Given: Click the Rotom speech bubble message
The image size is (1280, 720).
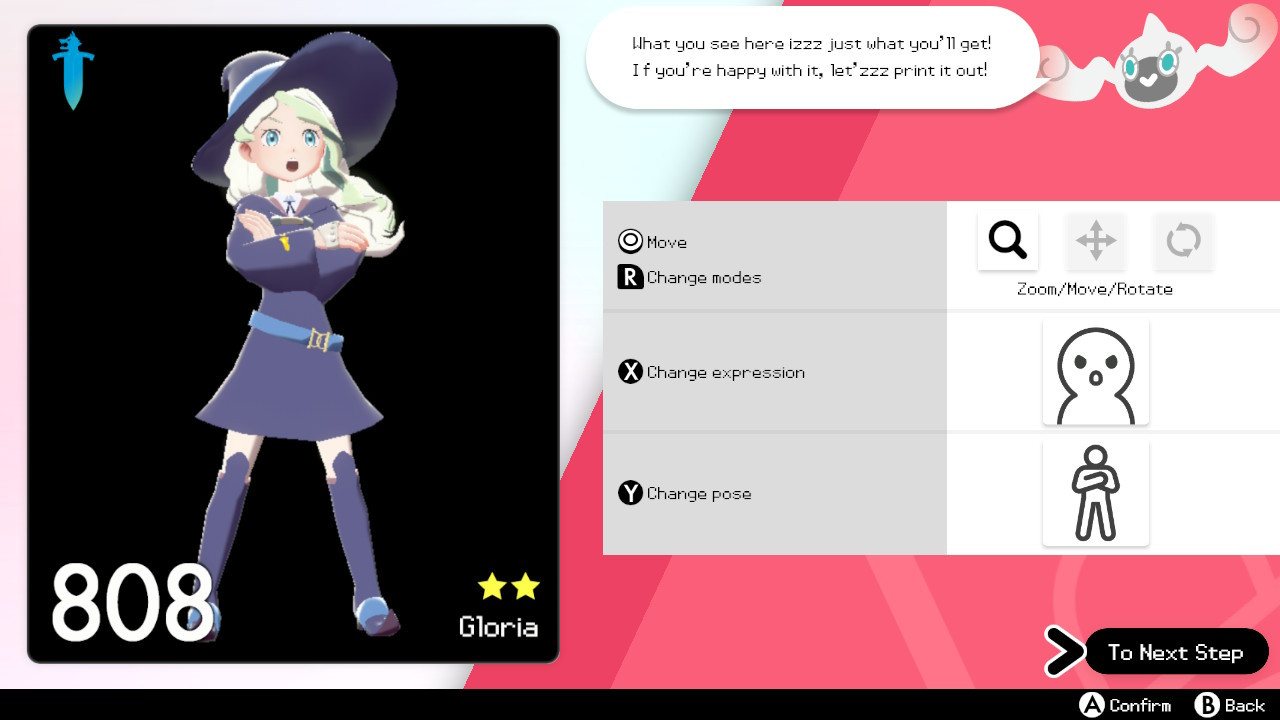Looking at the screenshot, I should tap(812, 57).
